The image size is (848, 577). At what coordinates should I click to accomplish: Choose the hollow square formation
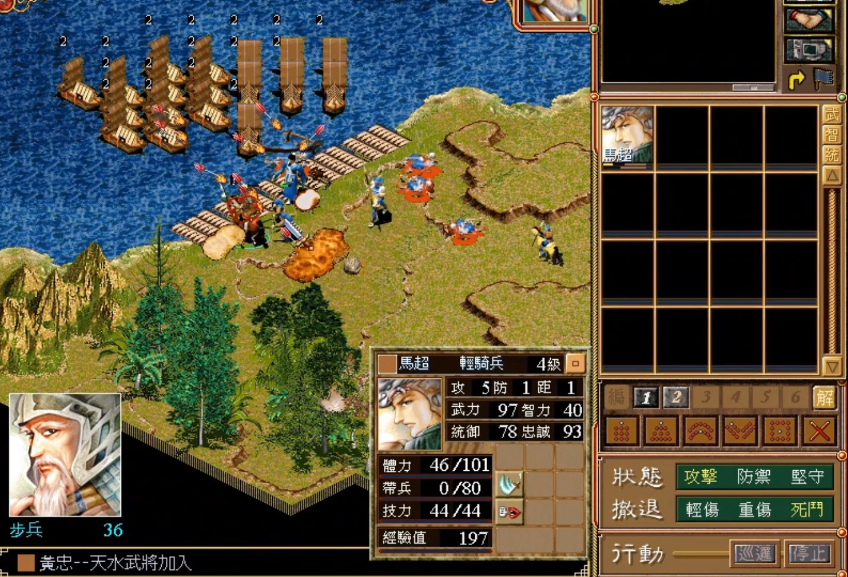(780, 431)
